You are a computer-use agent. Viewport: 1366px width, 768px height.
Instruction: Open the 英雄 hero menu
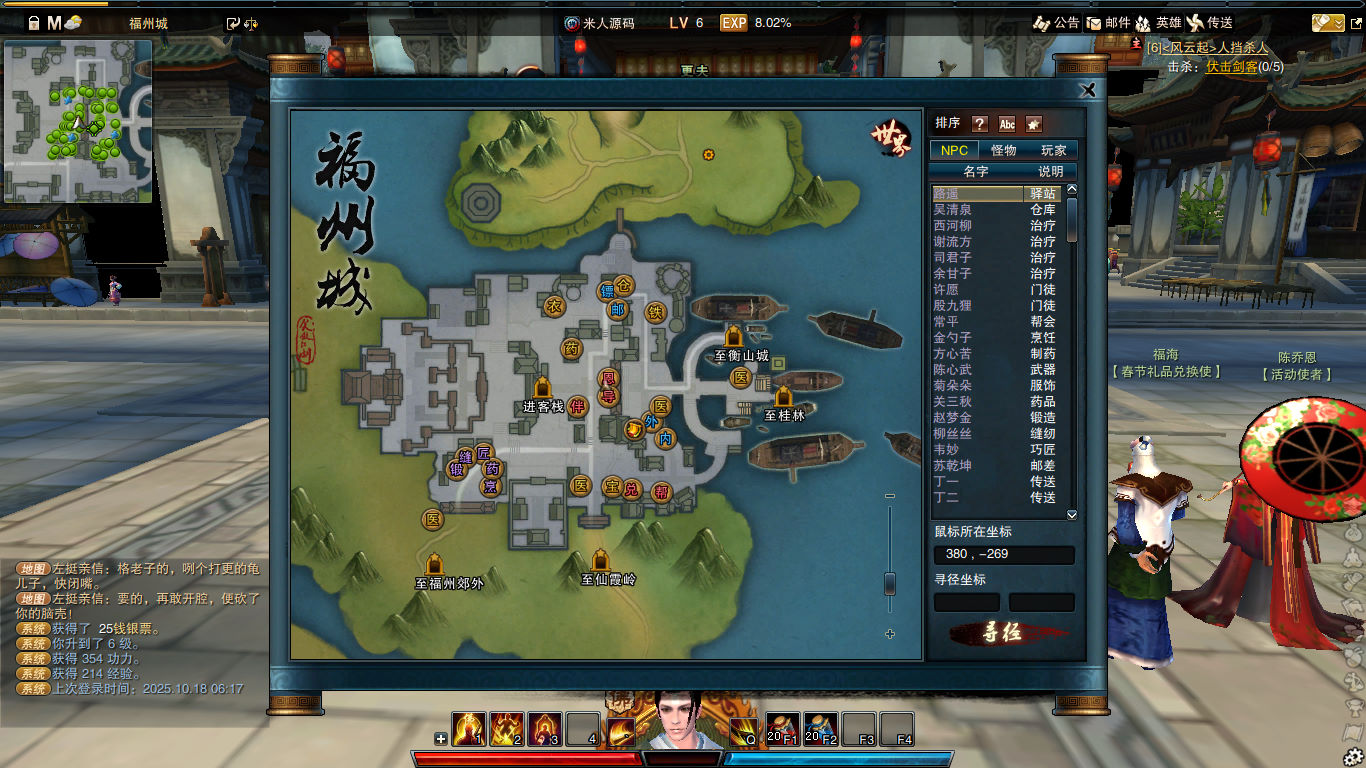point(1158,22)
